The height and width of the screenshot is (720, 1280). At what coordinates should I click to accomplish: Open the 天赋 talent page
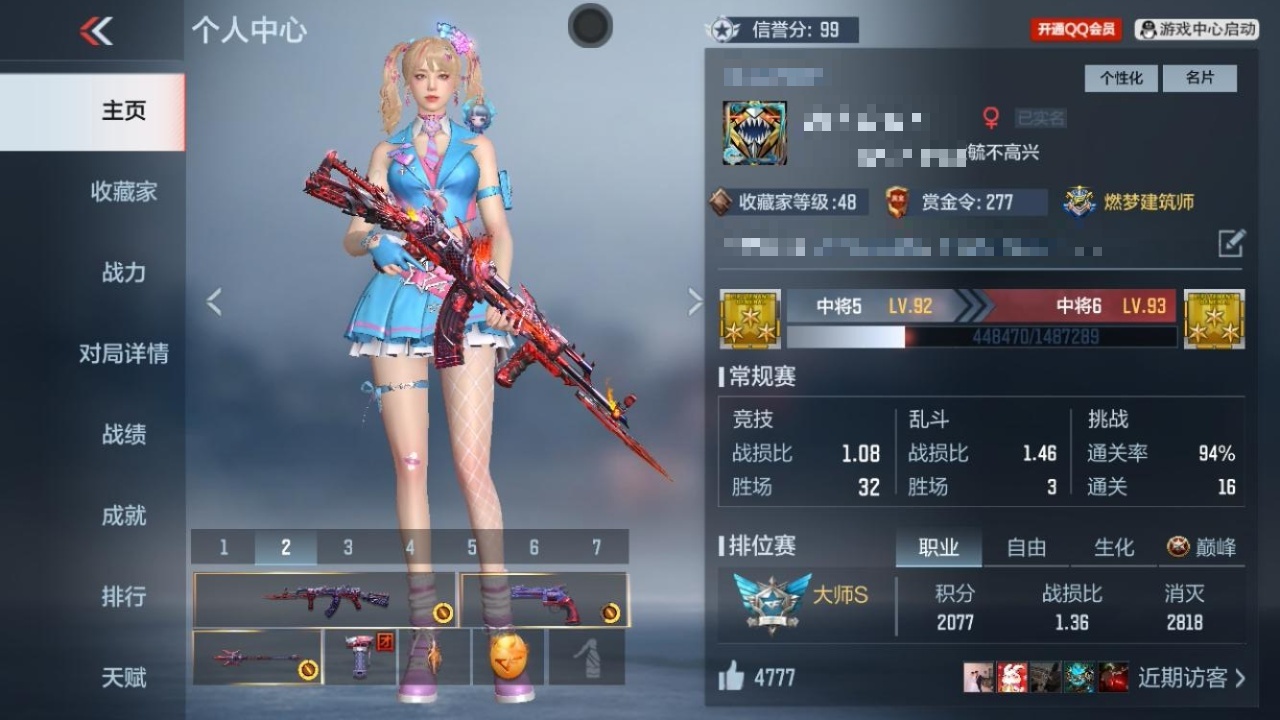coord(123,677)
